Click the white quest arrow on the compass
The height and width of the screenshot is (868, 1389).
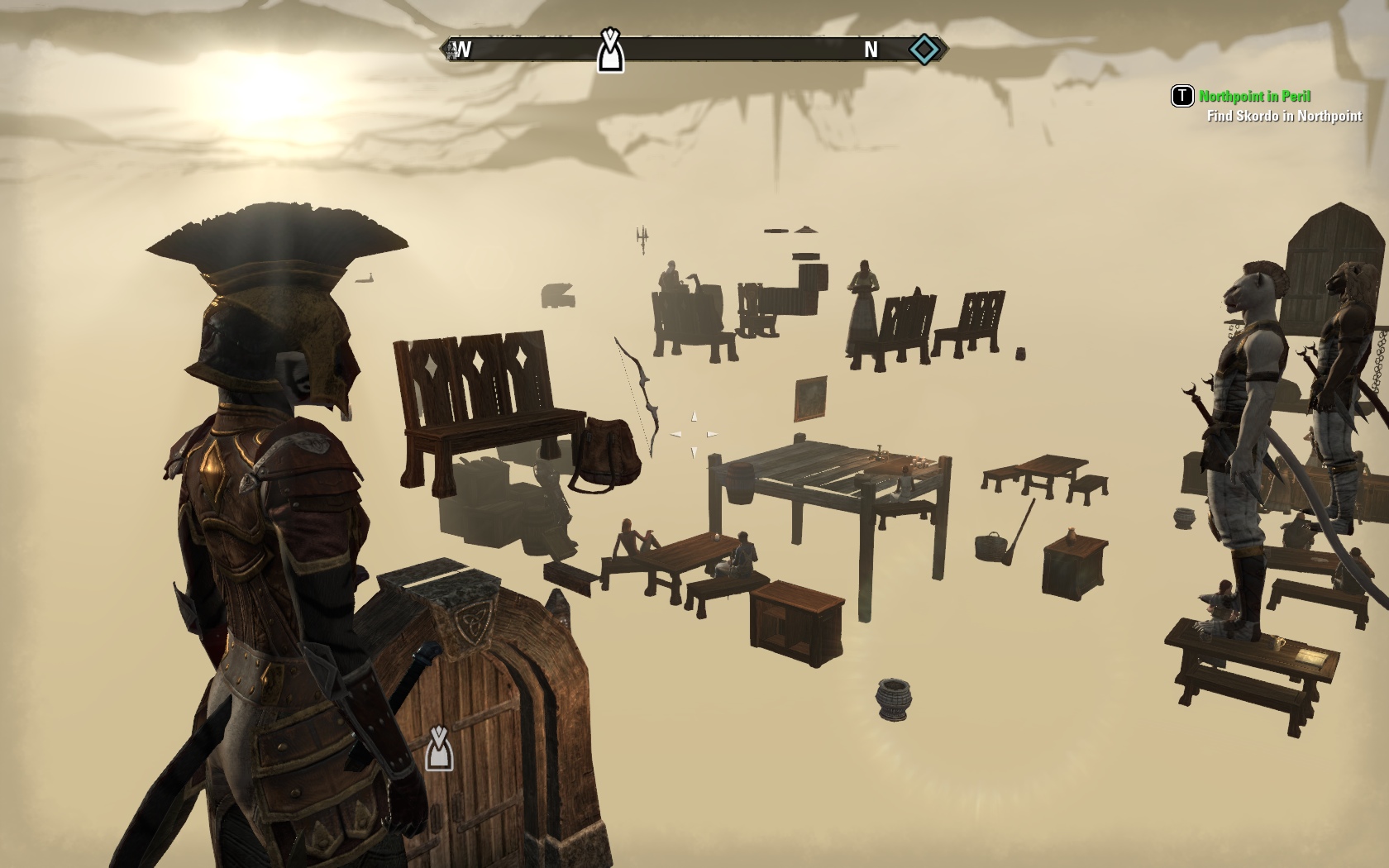610,51
